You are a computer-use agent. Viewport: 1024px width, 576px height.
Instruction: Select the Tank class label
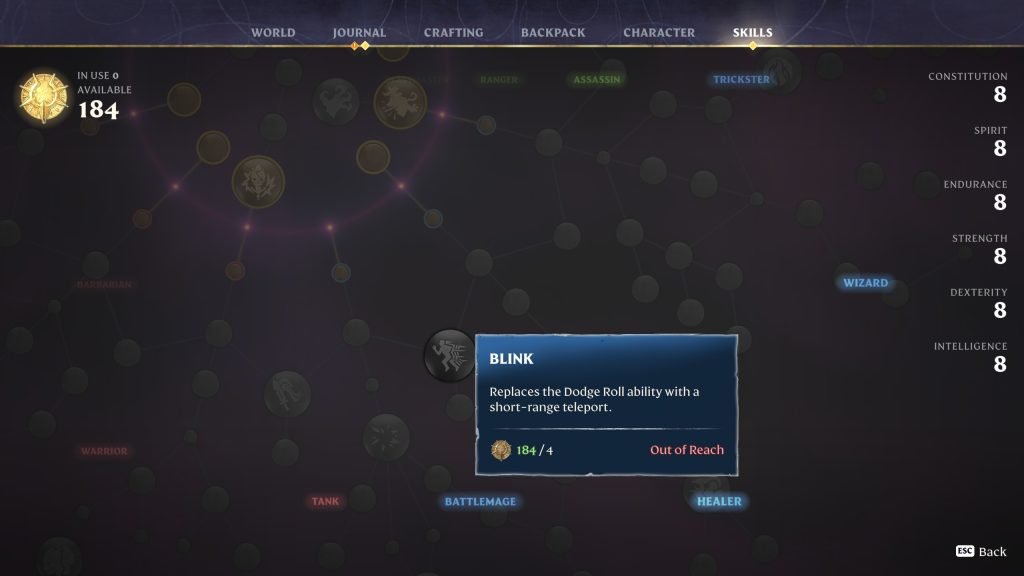click(325, 501)
